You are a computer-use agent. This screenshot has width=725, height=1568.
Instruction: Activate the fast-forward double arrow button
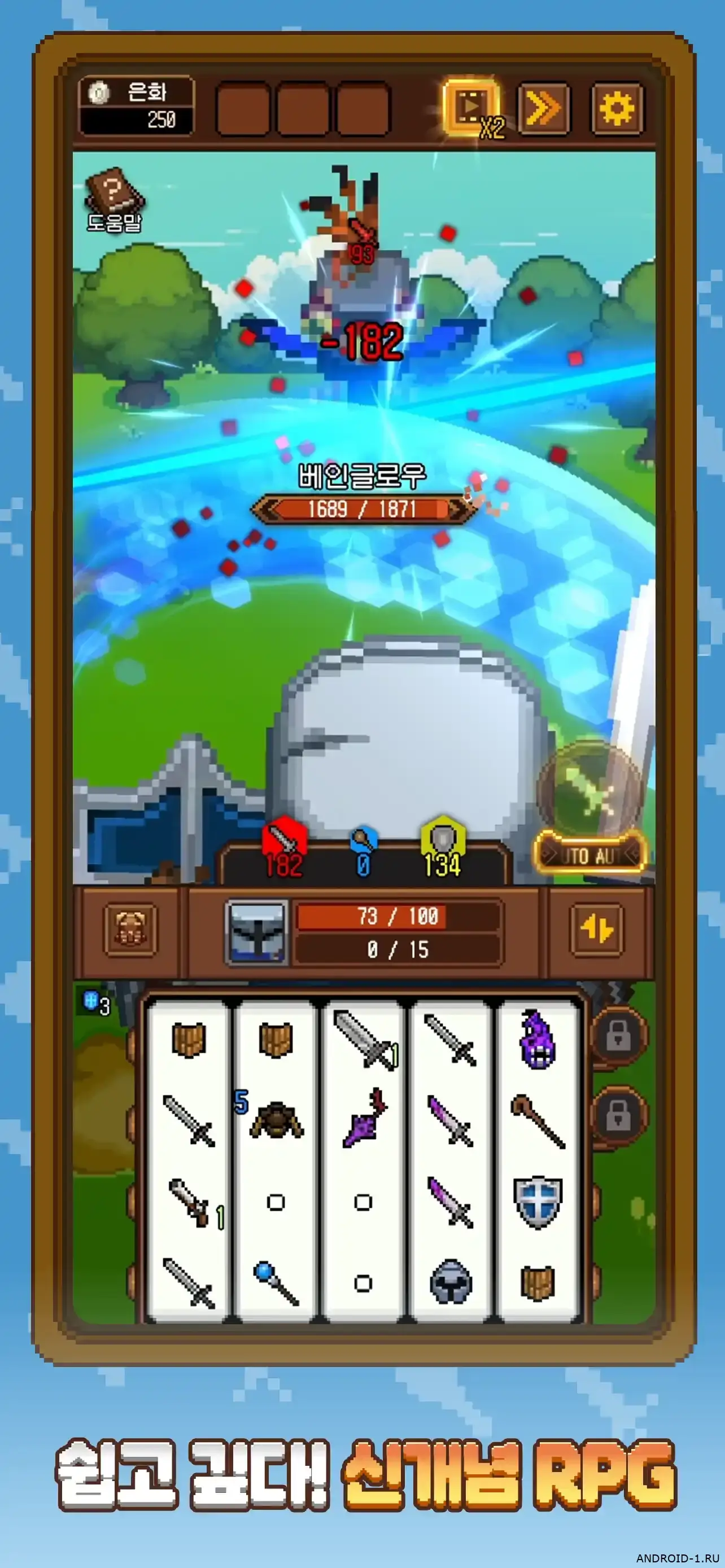coord(543,109)
